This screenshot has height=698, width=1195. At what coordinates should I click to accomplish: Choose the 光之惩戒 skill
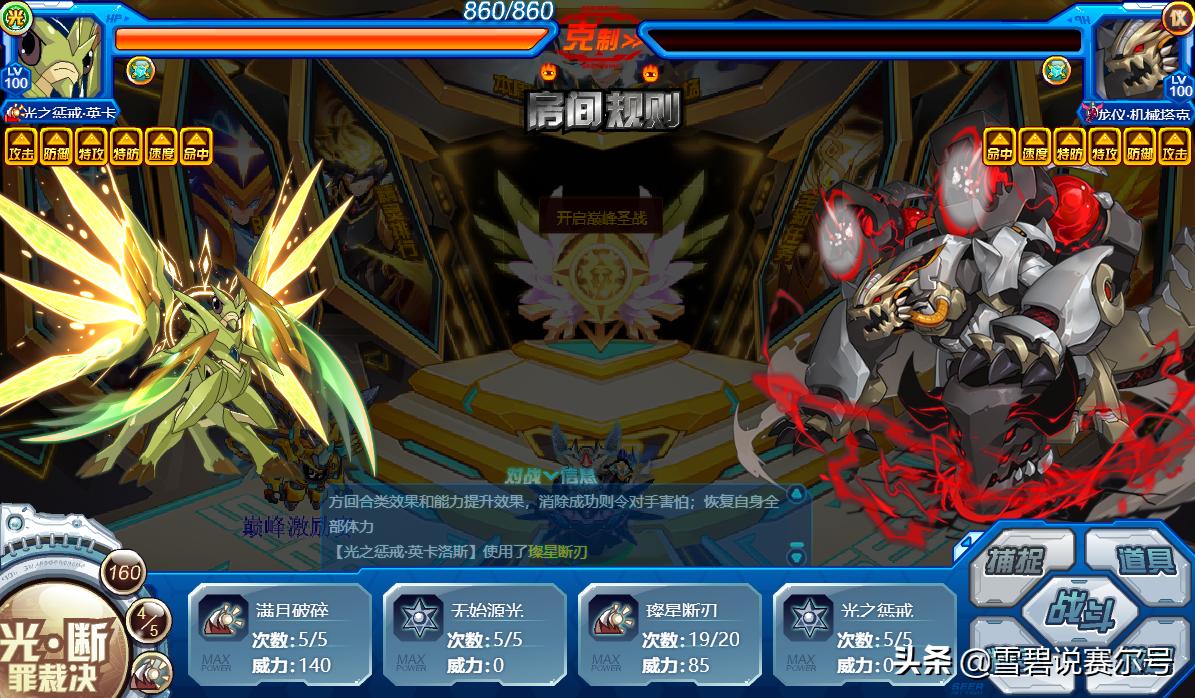(864, 637)
